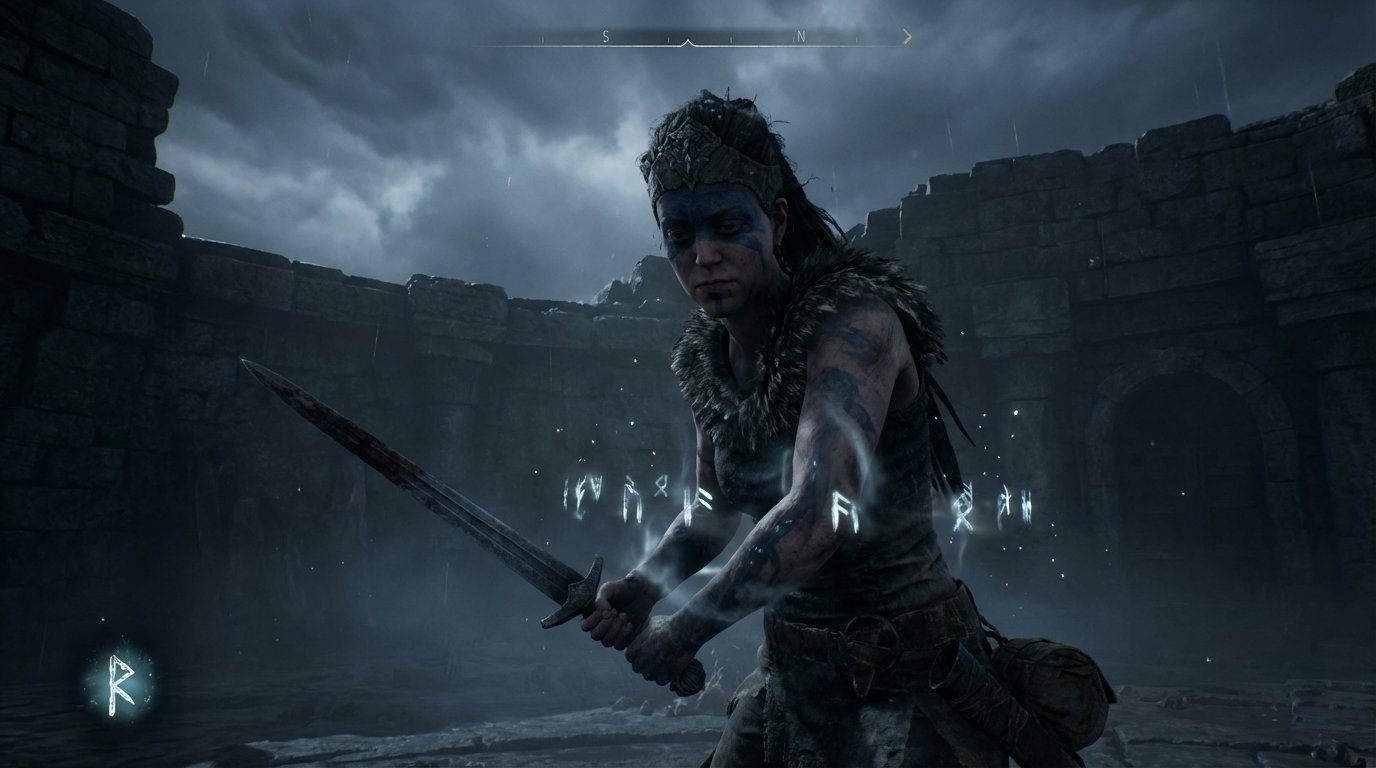Click the N marker on the compass bar
The width and height of the screenshot is (1376, 768).
(801, 35)
